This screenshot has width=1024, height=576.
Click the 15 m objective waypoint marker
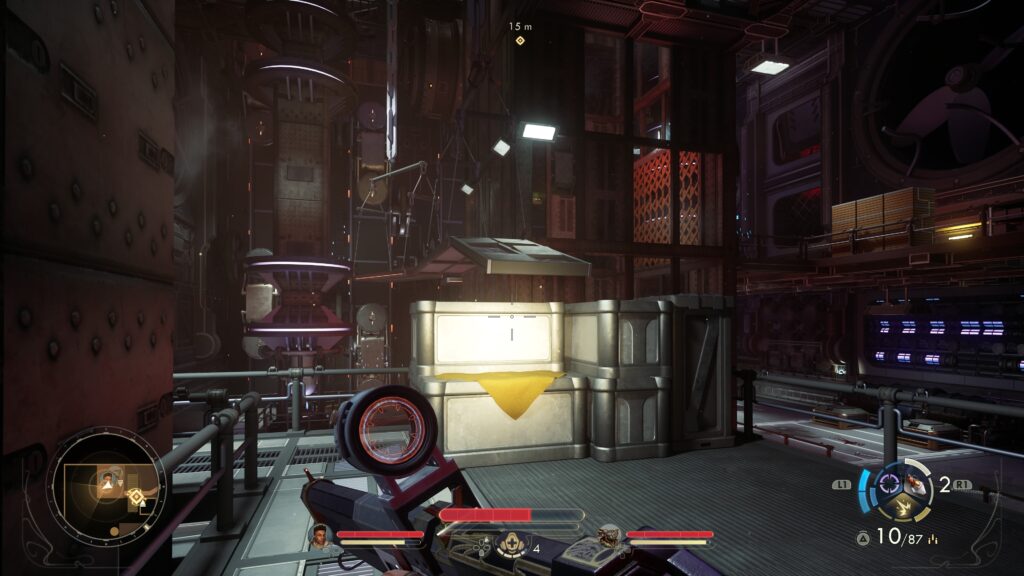tap(519, 40)
